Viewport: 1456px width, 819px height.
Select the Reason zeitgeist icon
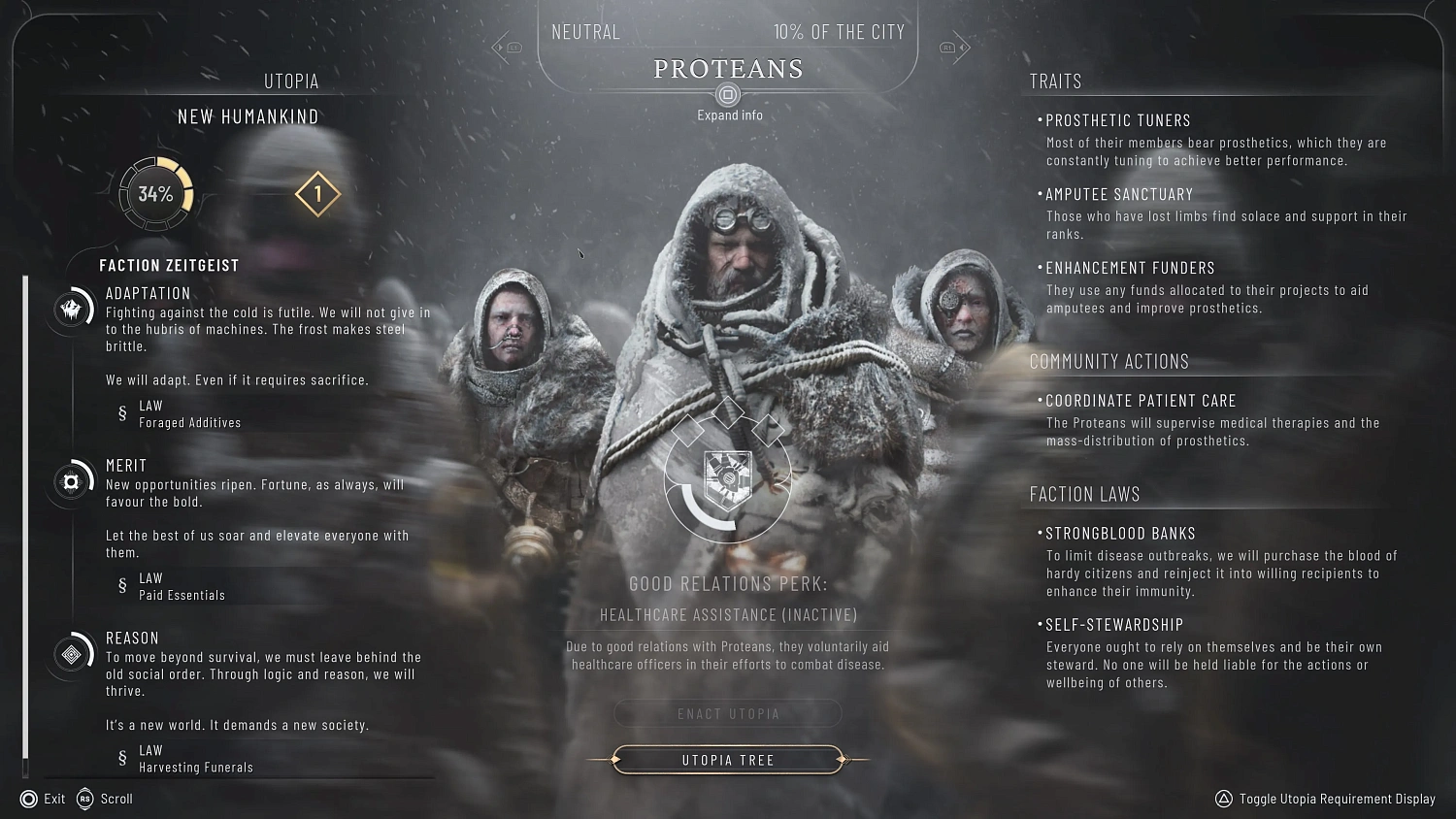[69, 654]
